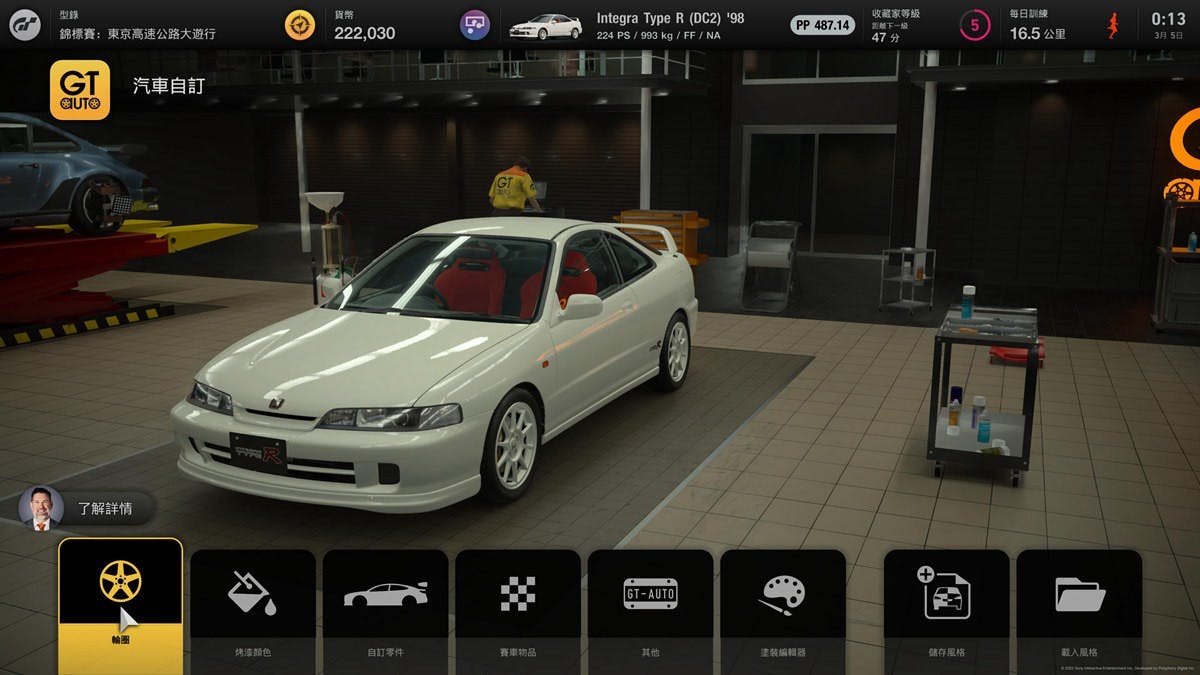Select the 輪圈 wheels menu tile
This screenshot has width=1200, height=675.
[120, 605]
